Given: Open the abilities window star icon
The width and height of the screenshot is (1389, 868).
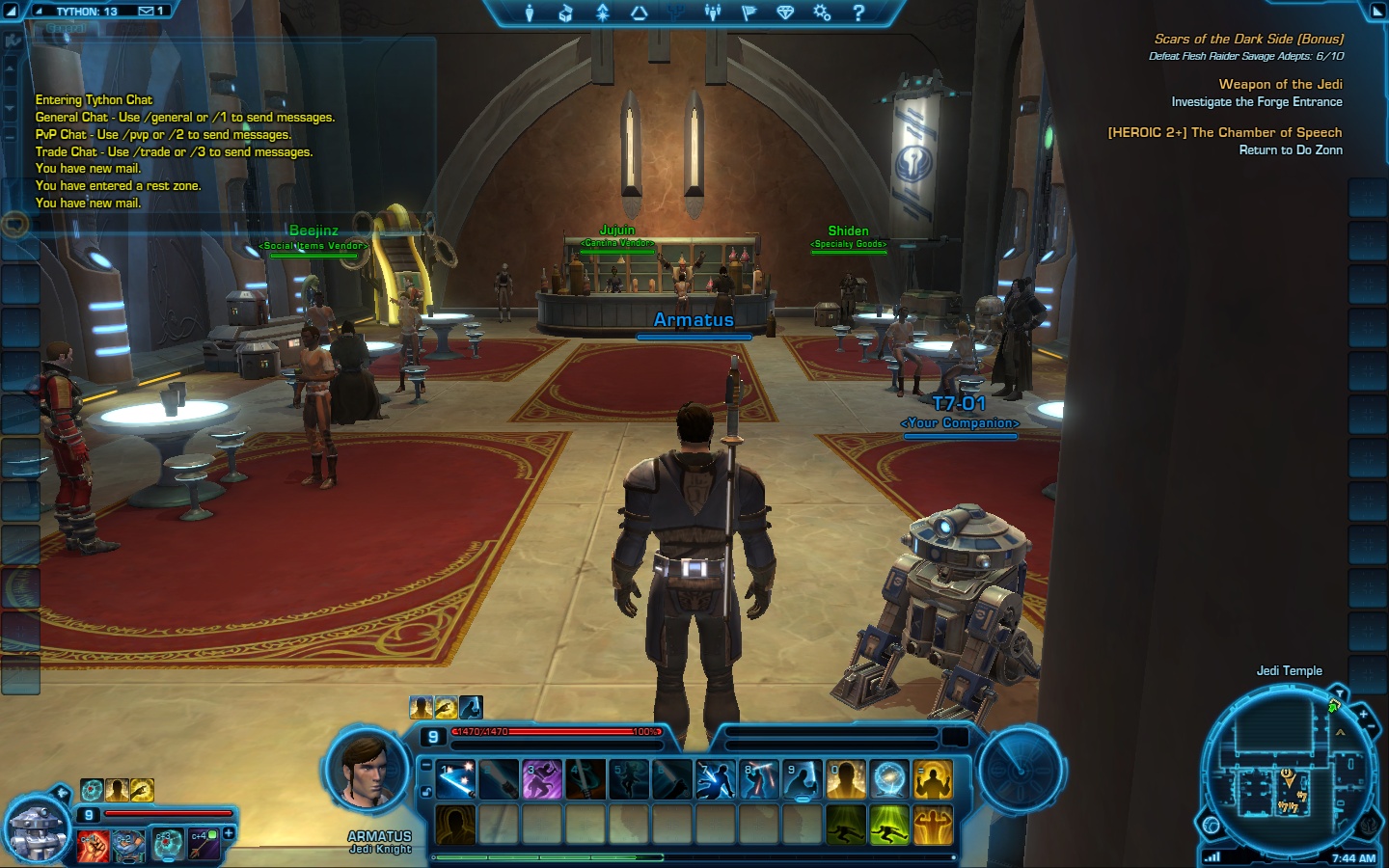Looking at the screenshot, I should coord(601,14).
